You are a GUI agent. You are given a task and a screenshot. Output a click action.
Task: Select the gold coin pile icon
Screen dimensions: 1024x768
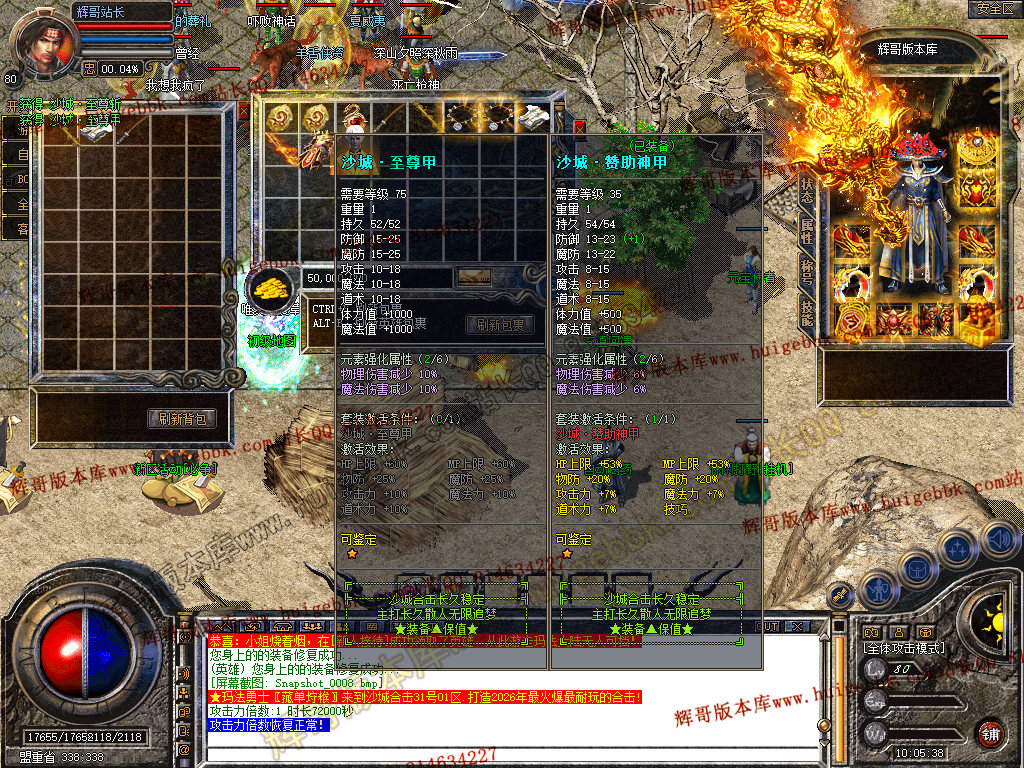[x=270, y=290]
